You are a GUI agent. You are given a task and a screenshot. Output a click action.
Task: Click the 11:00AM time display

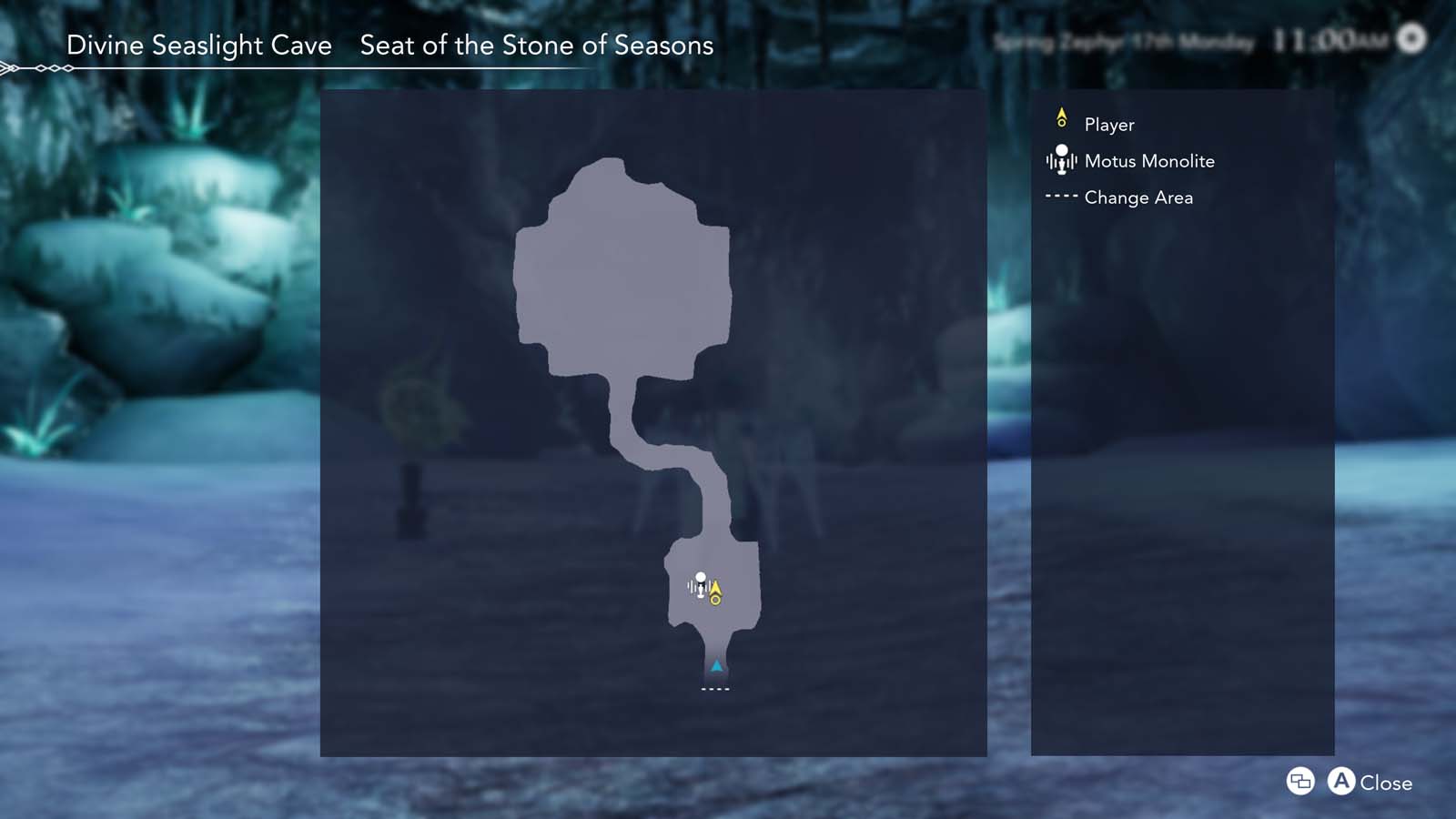(1329, 38)
